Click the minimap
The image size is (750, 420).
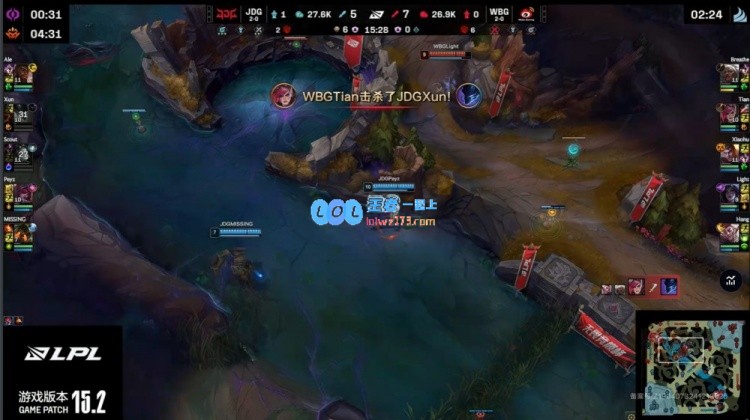[691, 365]
